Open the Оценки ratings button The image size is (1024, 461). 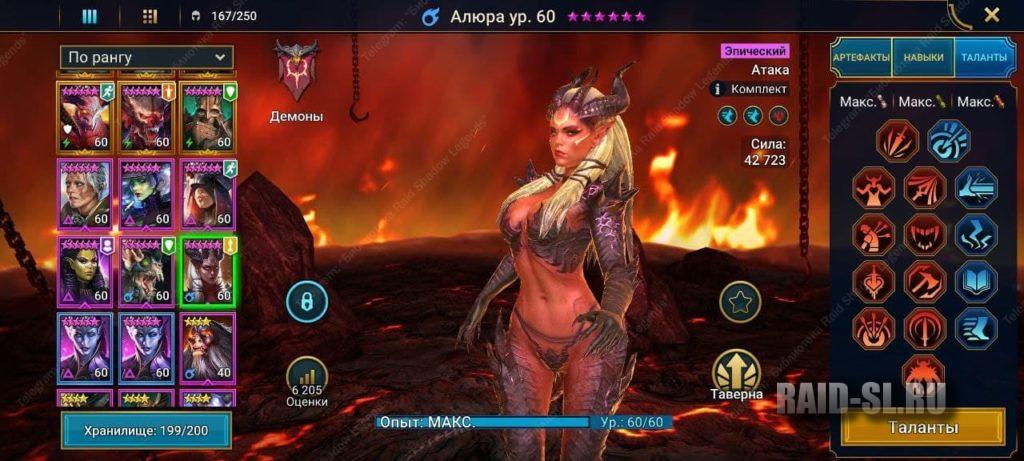(308, 378)
